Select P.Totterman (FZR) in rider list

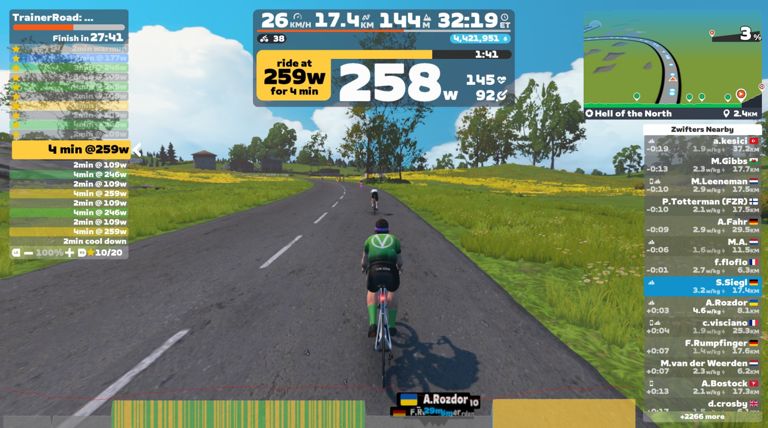point(704,204)
